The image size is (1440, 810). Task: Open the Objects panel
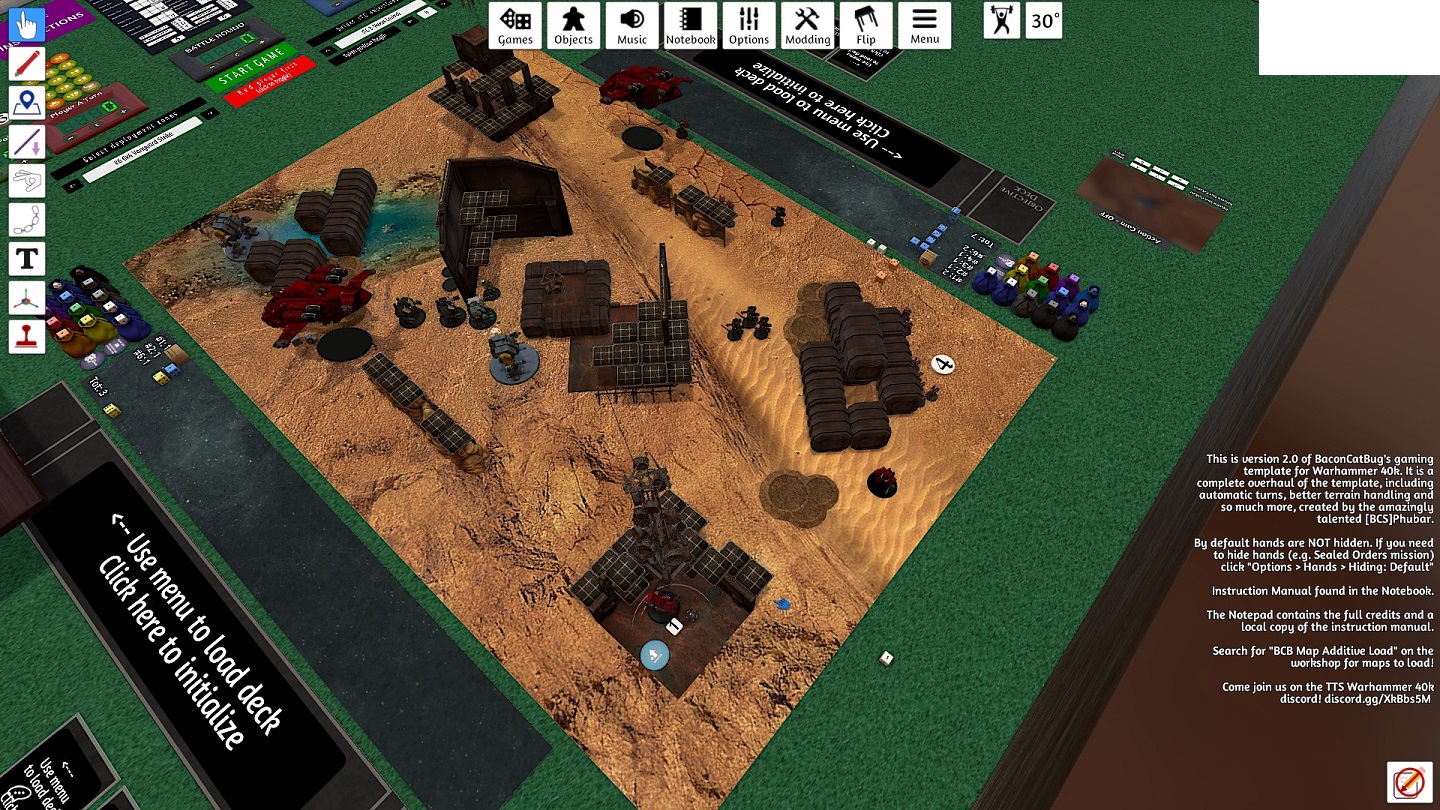pyautogui.click(x=574, y=25)
